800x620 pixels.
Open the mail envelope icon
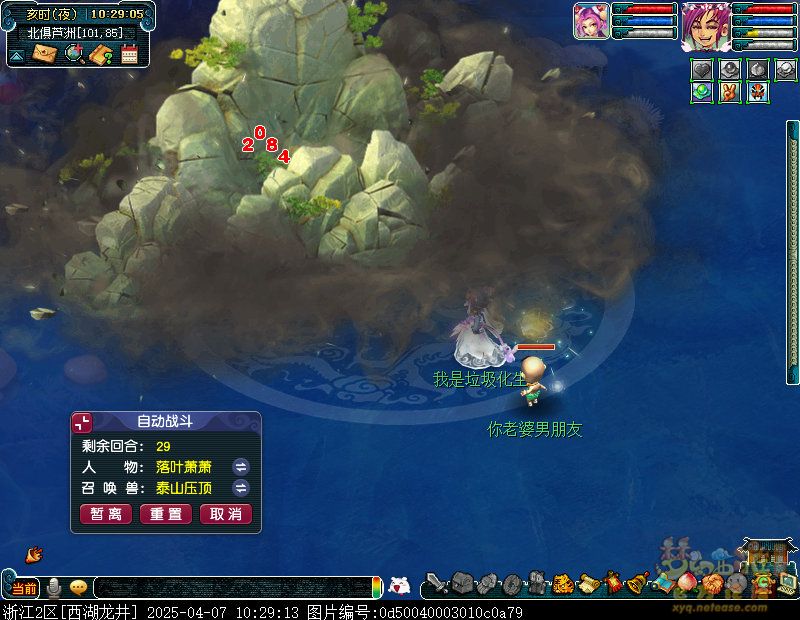click(45, 54)
